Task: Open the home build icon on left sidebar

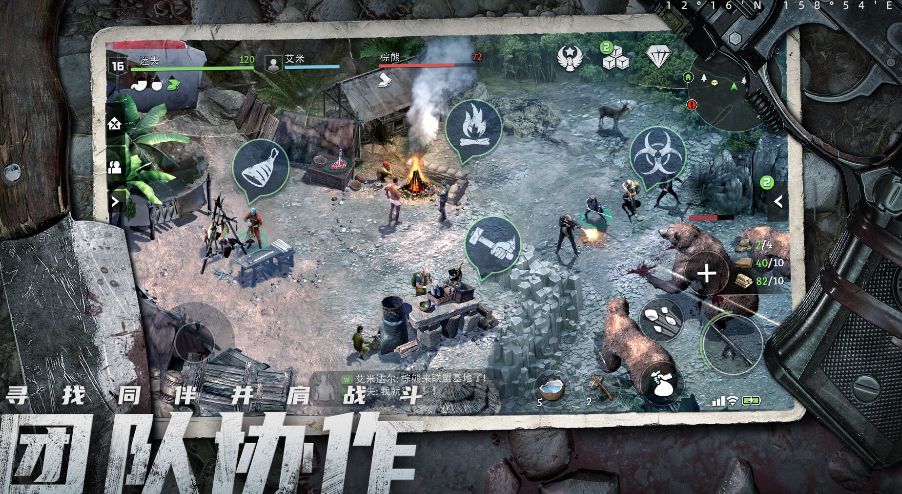Action: click(x=115, y=125)
